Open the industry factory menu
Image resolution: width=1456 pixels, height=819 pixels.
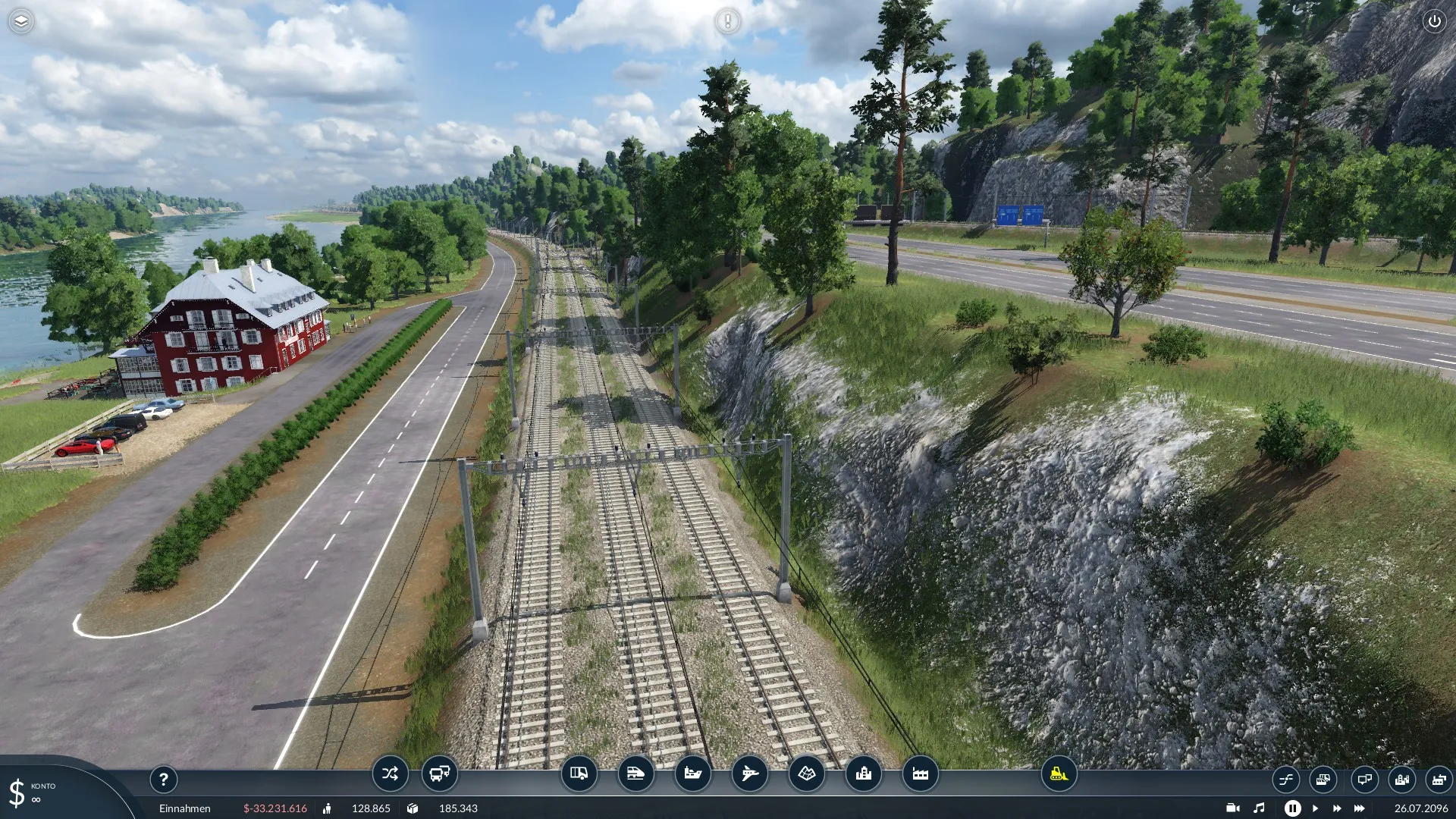[920, 773]
